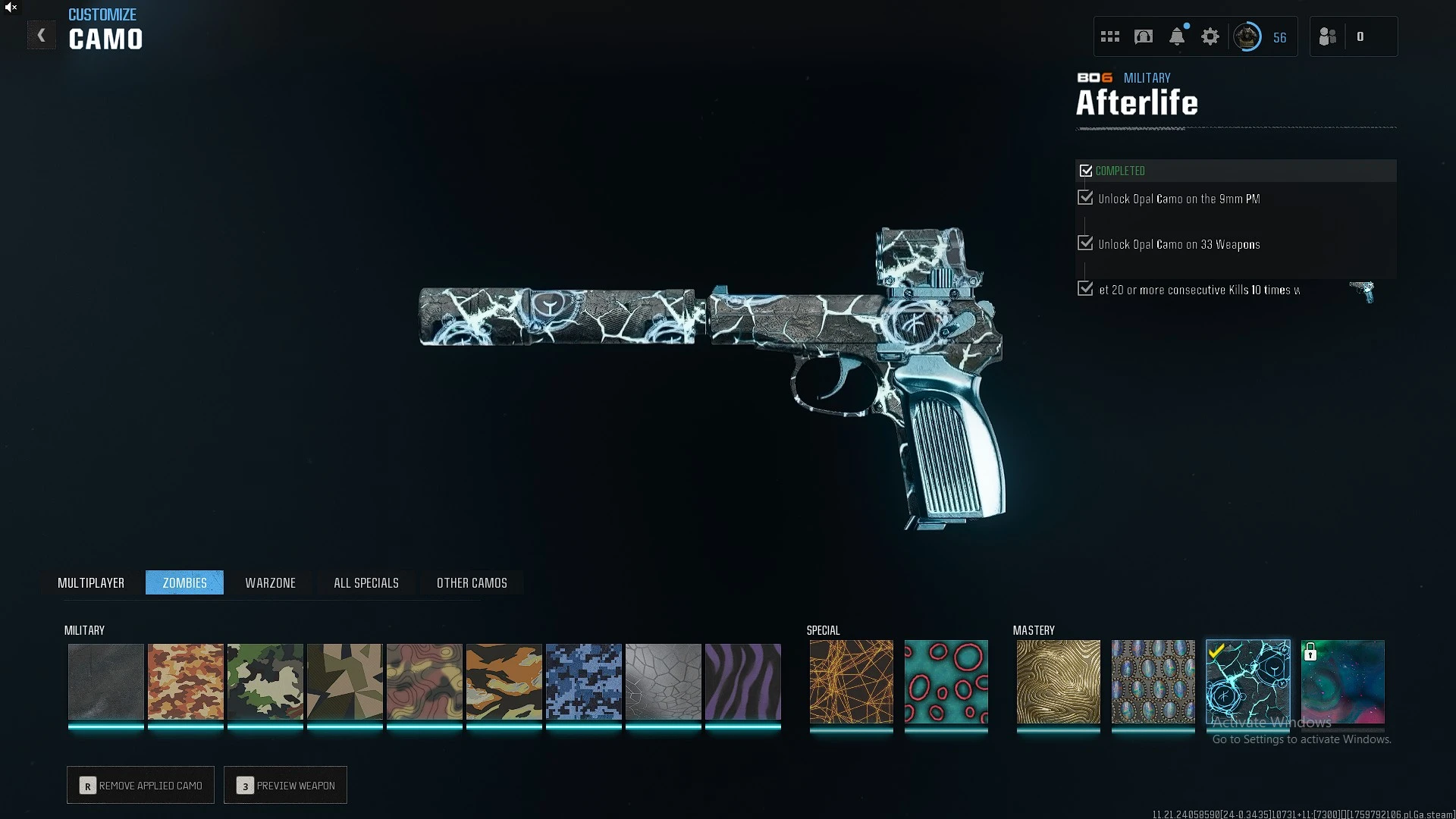Choose the Opal mastery camo swatch

1153,682
